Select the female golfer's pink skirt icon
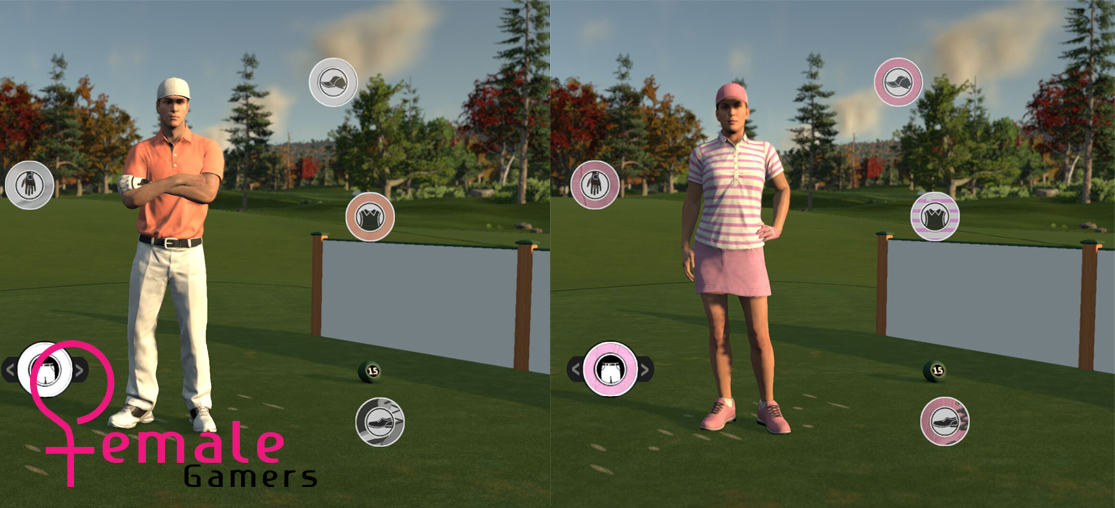Viewport: 1115px width, 508px height. (x=610, y=369)
